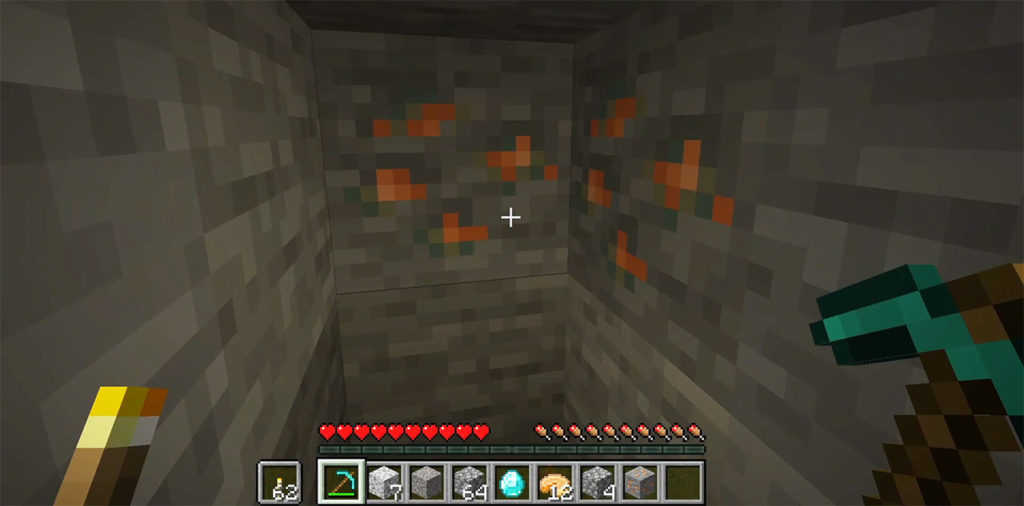
Task: Select the diamond gem hotbar slot
Action: tap(512, 480)
